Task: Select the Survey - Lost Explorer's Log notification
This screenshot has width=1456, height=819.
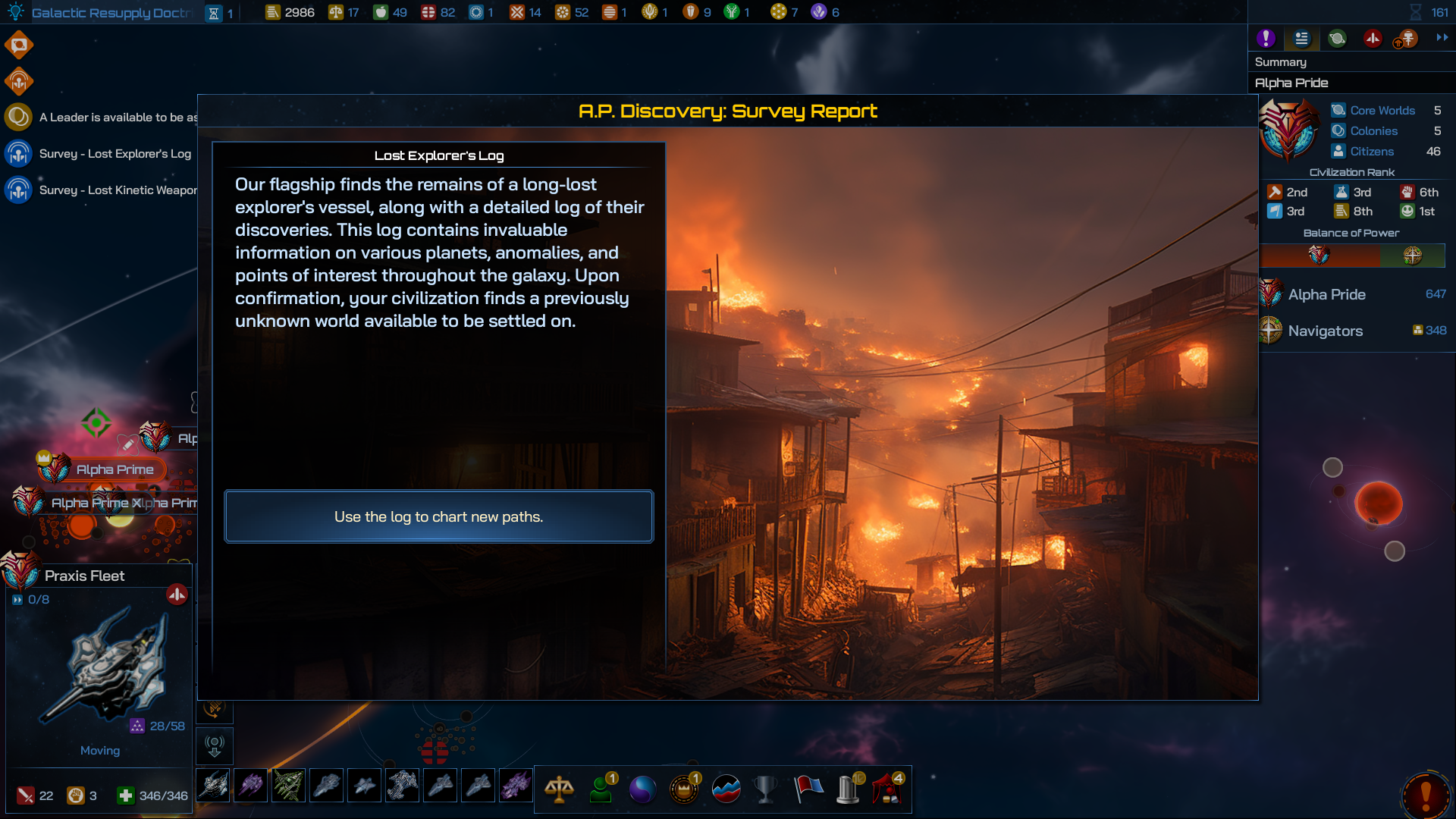Action: click(x=115, y=154)
